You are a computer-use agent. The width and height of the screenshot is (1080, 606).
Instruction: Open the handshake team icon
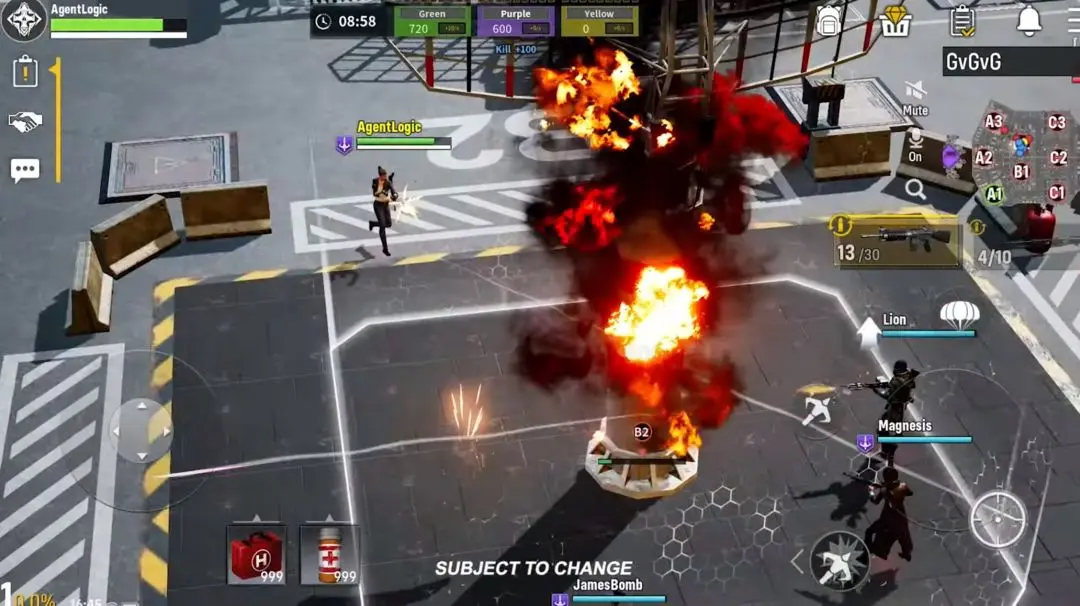click(25, 122)
